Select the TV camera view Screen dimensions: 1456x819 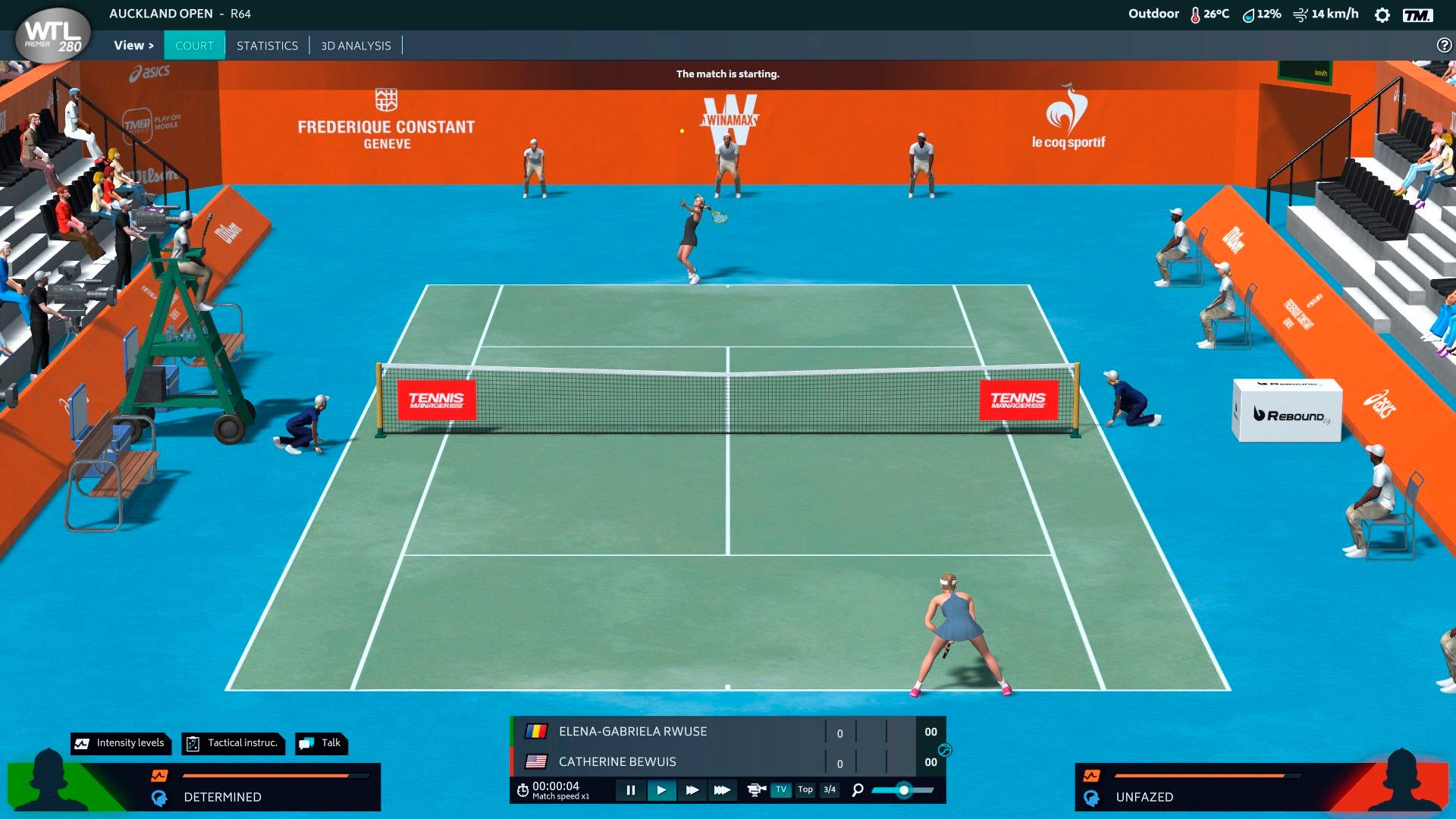tap(781, 790)
